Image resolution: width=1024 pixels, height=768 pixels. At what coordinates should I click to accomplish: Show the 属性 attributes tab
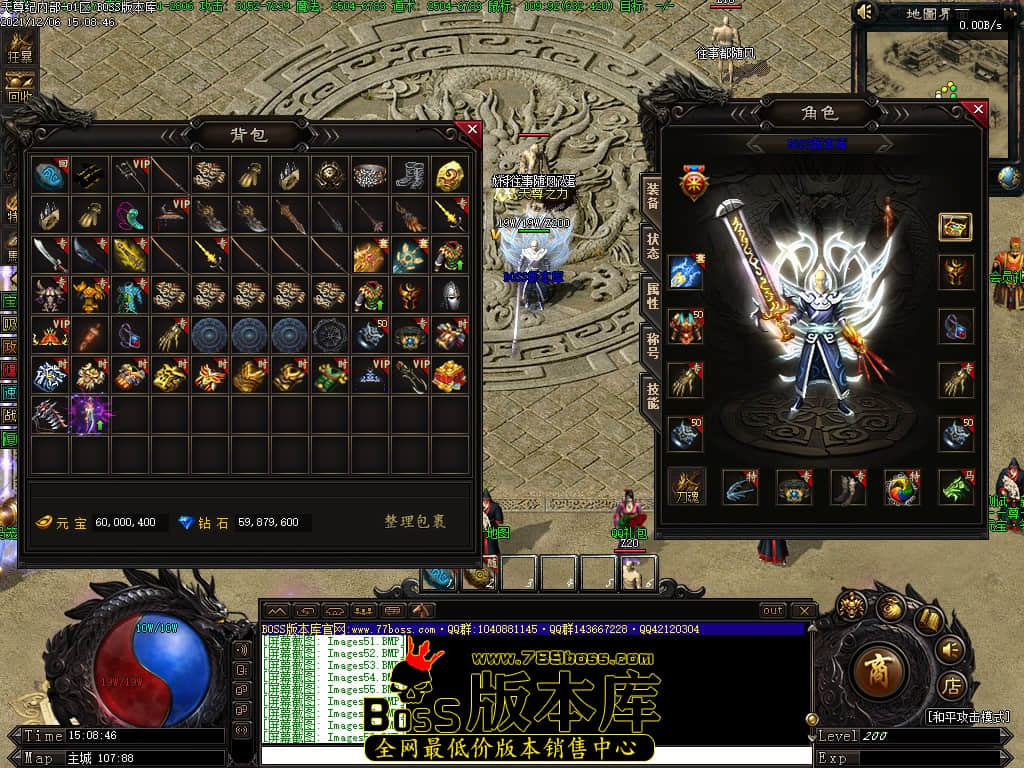pyautogui.click(x=652, y=296)
